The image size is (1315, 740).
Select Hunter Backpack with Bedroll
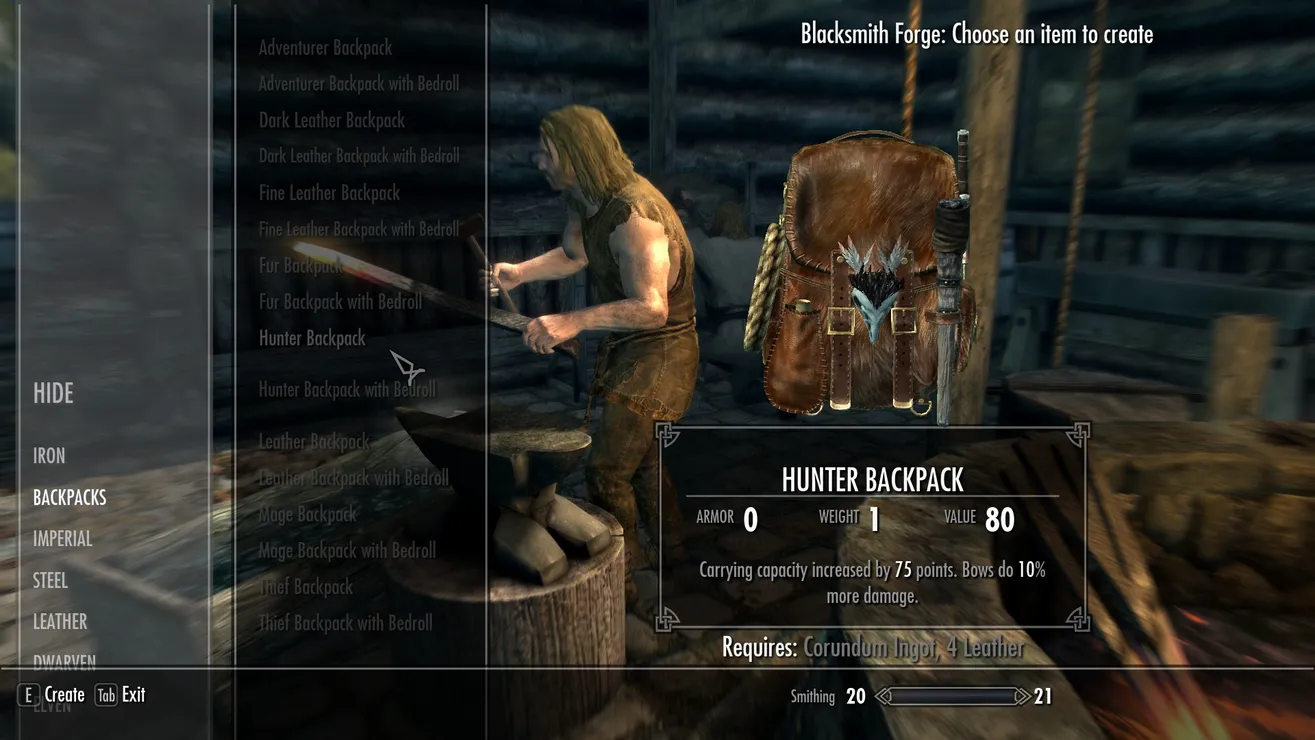tap(347, 389)
